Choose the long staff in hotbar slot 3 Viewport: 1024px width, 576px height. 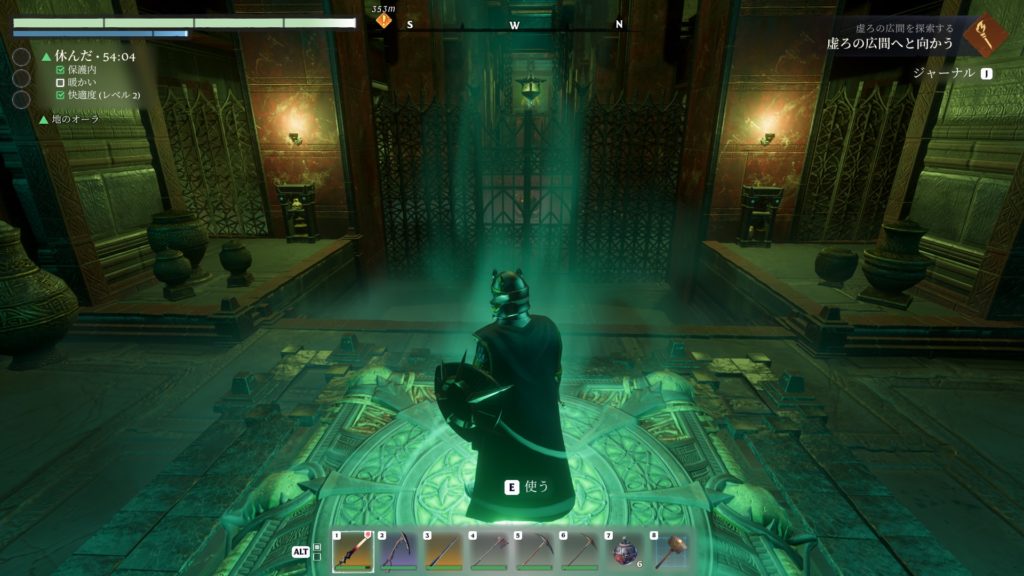tap(443, 551)
